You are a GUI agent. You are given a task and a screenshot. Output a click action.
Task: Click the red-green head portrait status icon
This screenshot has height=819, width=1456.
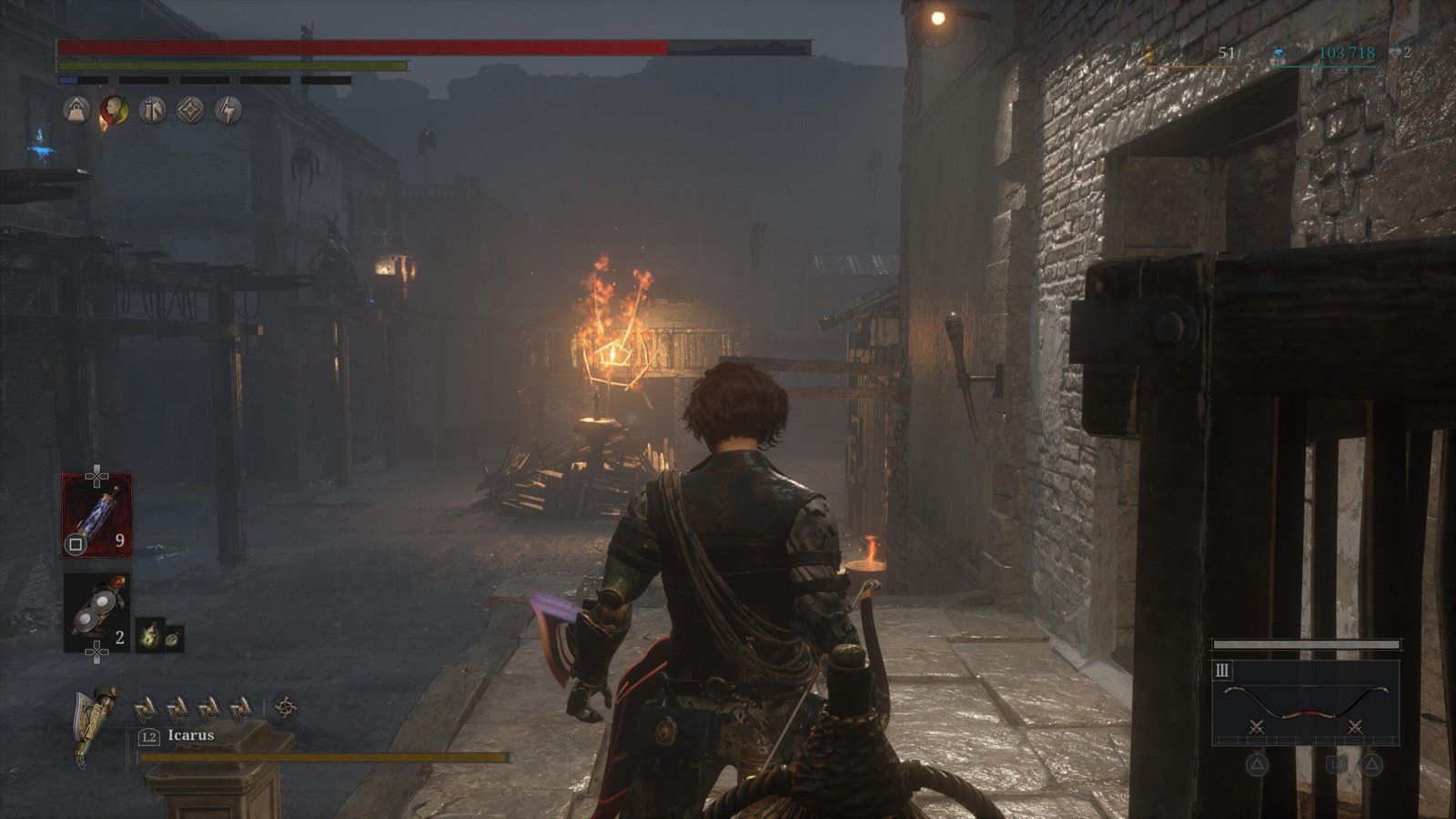[115, 111]
